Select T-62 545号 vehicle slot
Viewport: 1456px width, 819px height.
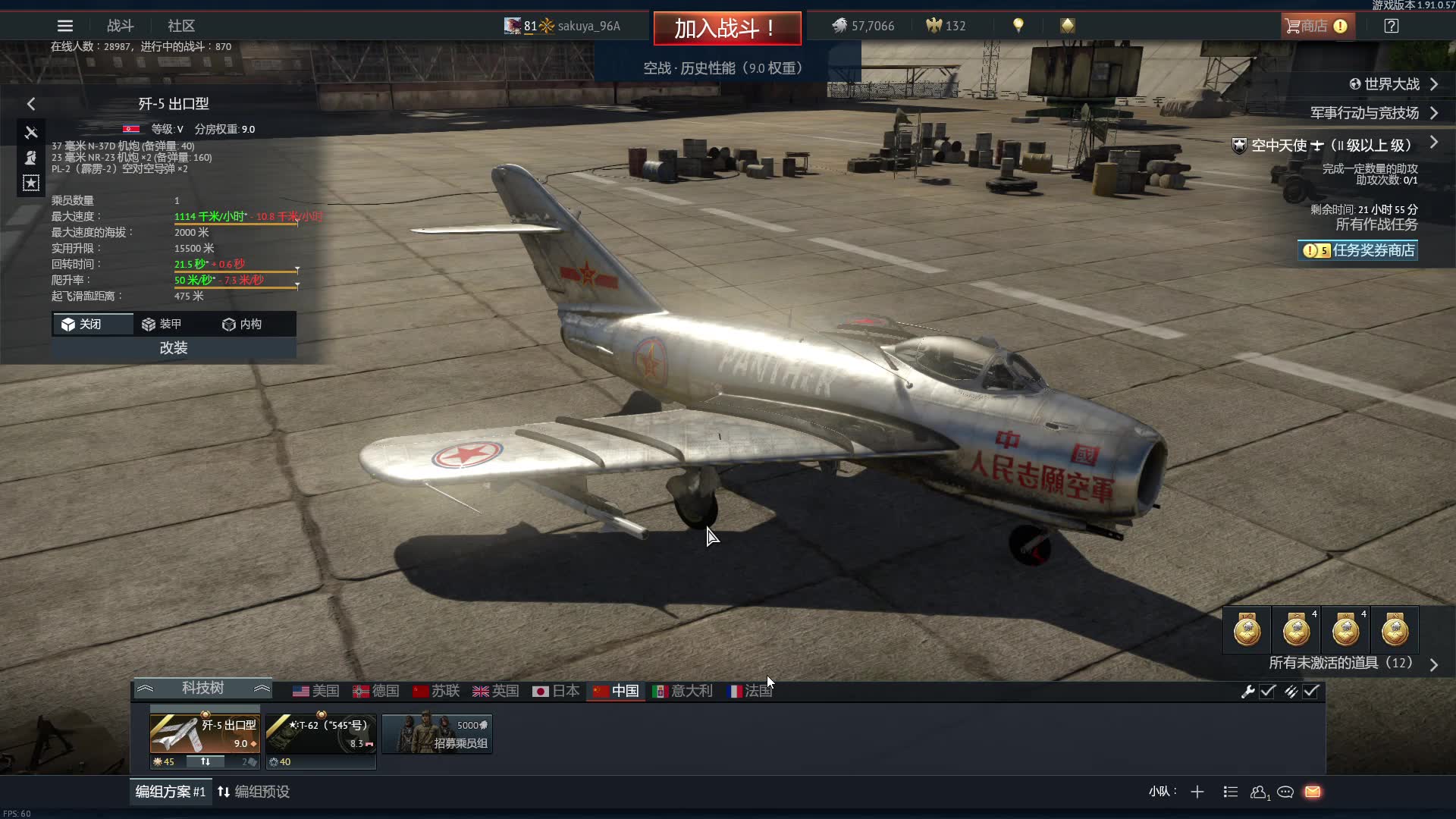321,733
